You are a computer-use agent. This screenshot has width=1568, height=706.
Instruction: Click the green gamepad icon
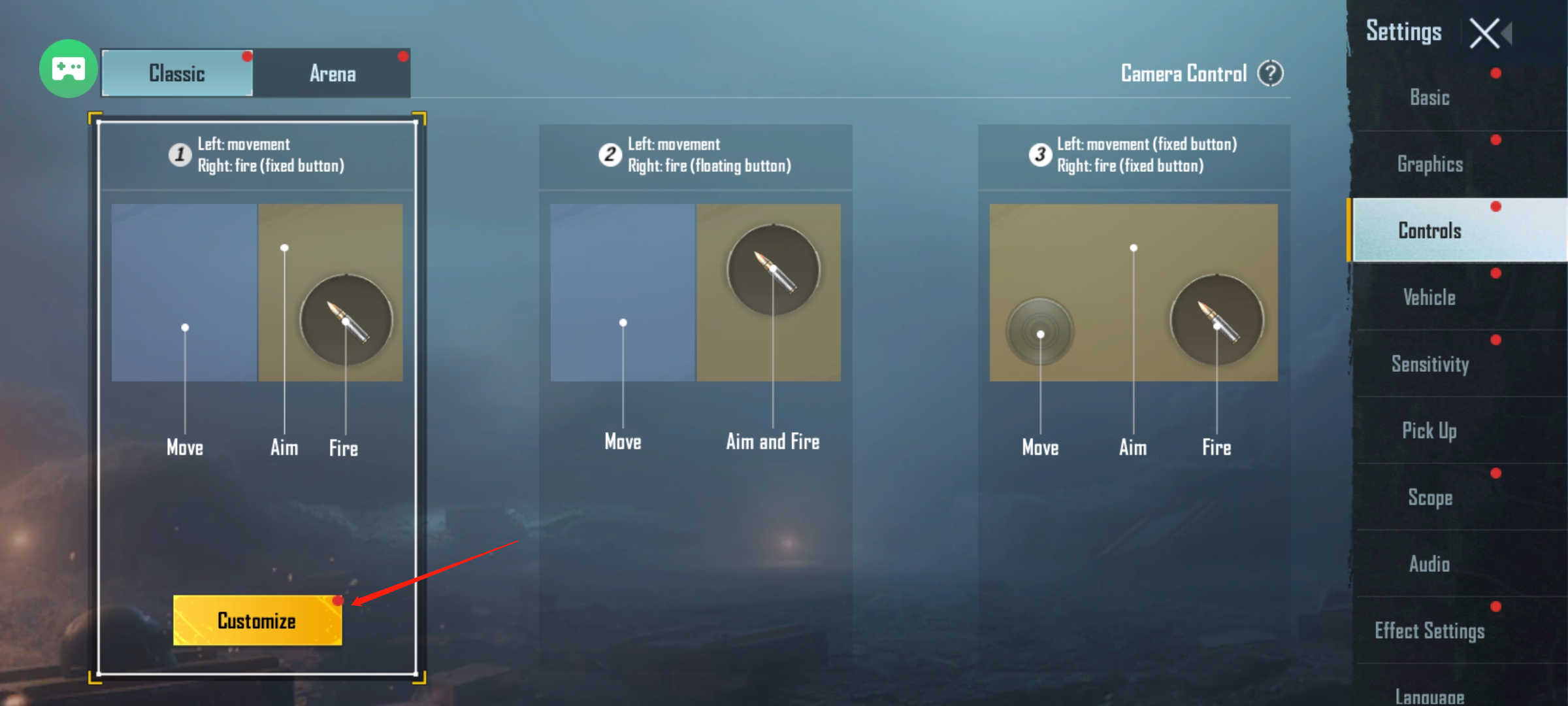pos(68,69)
